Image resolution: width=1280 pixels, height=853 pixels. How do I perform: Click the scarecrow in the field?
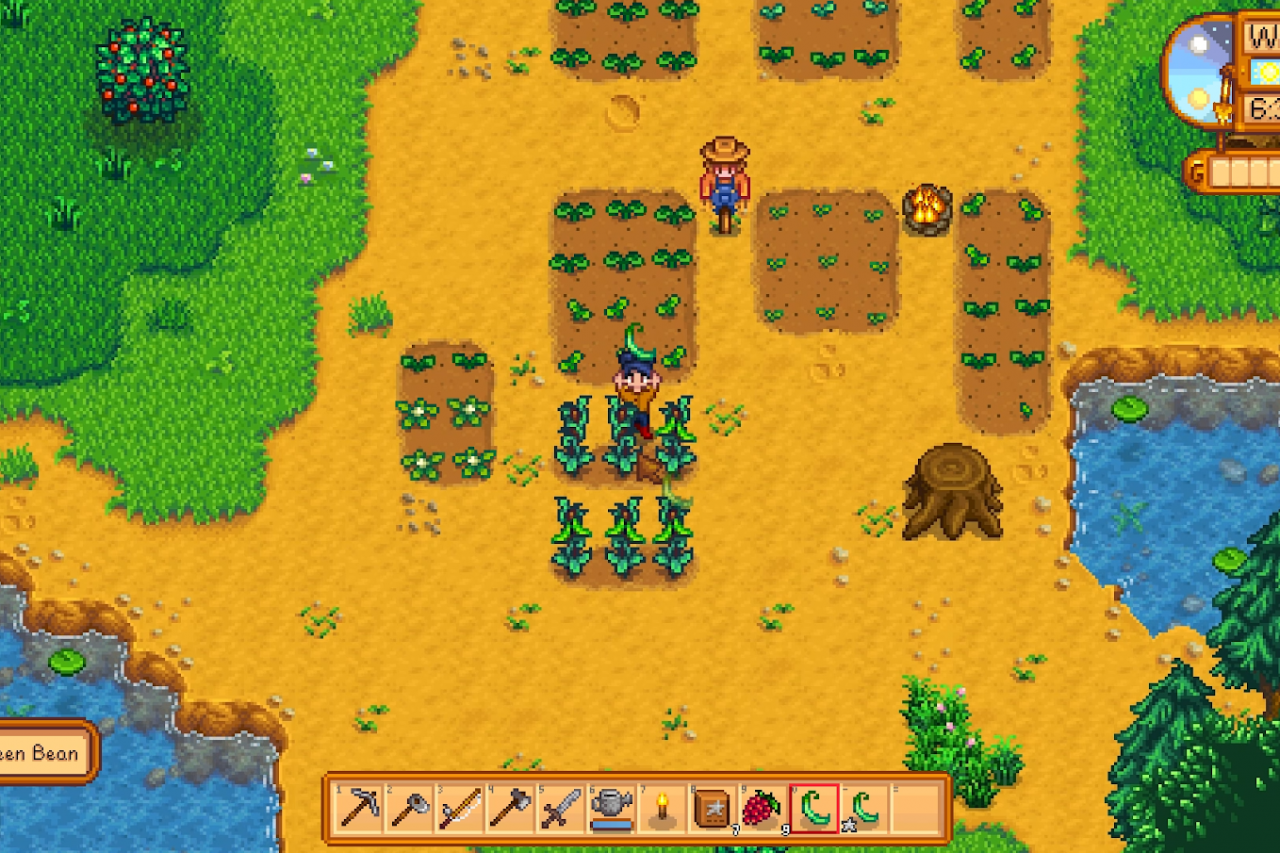726,185
